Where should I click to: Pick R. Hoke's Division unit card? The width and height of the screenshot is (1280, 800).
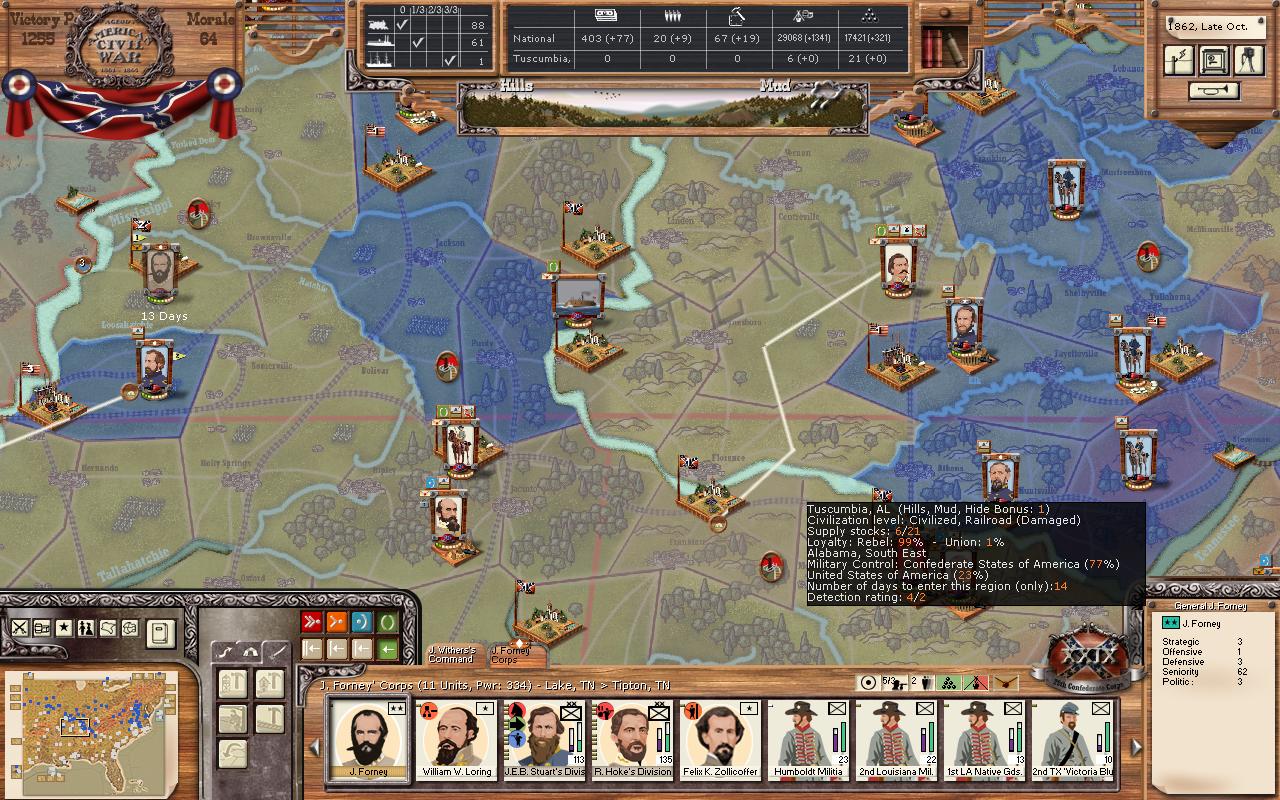tap(633, 738)
